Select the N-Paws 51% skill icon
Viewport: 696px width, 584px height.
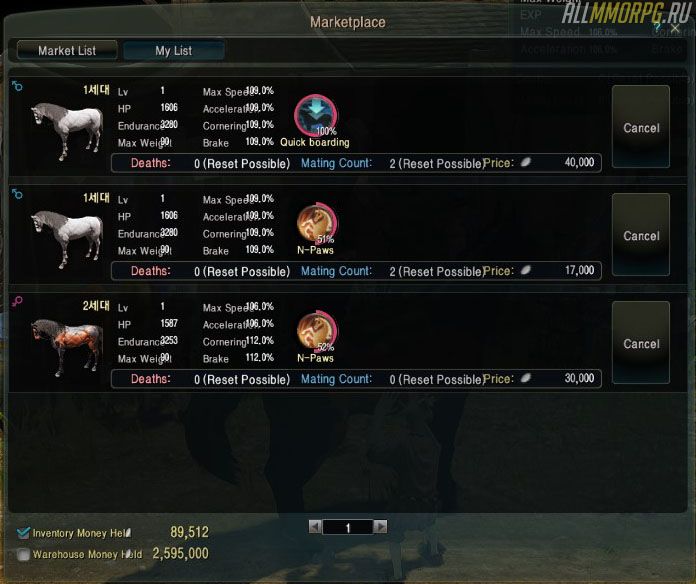(x=316, y=224)
